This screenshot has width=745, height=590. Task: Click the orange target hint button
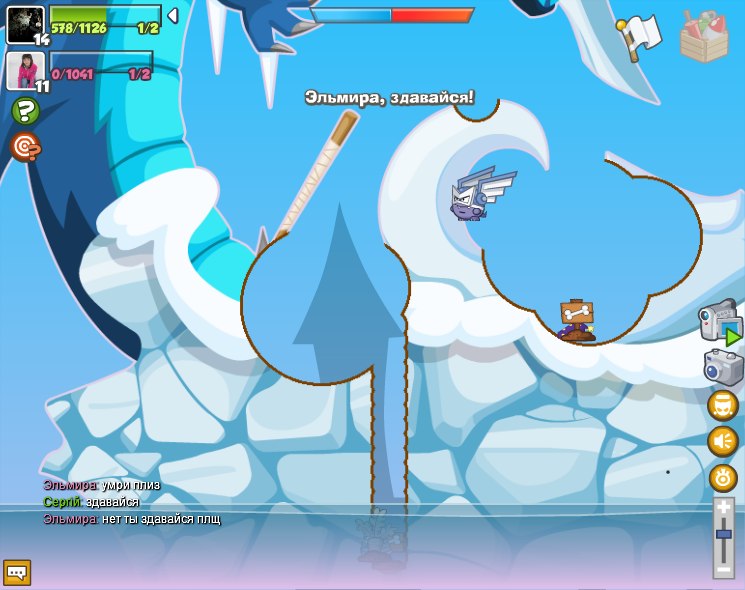click(25, 148)
